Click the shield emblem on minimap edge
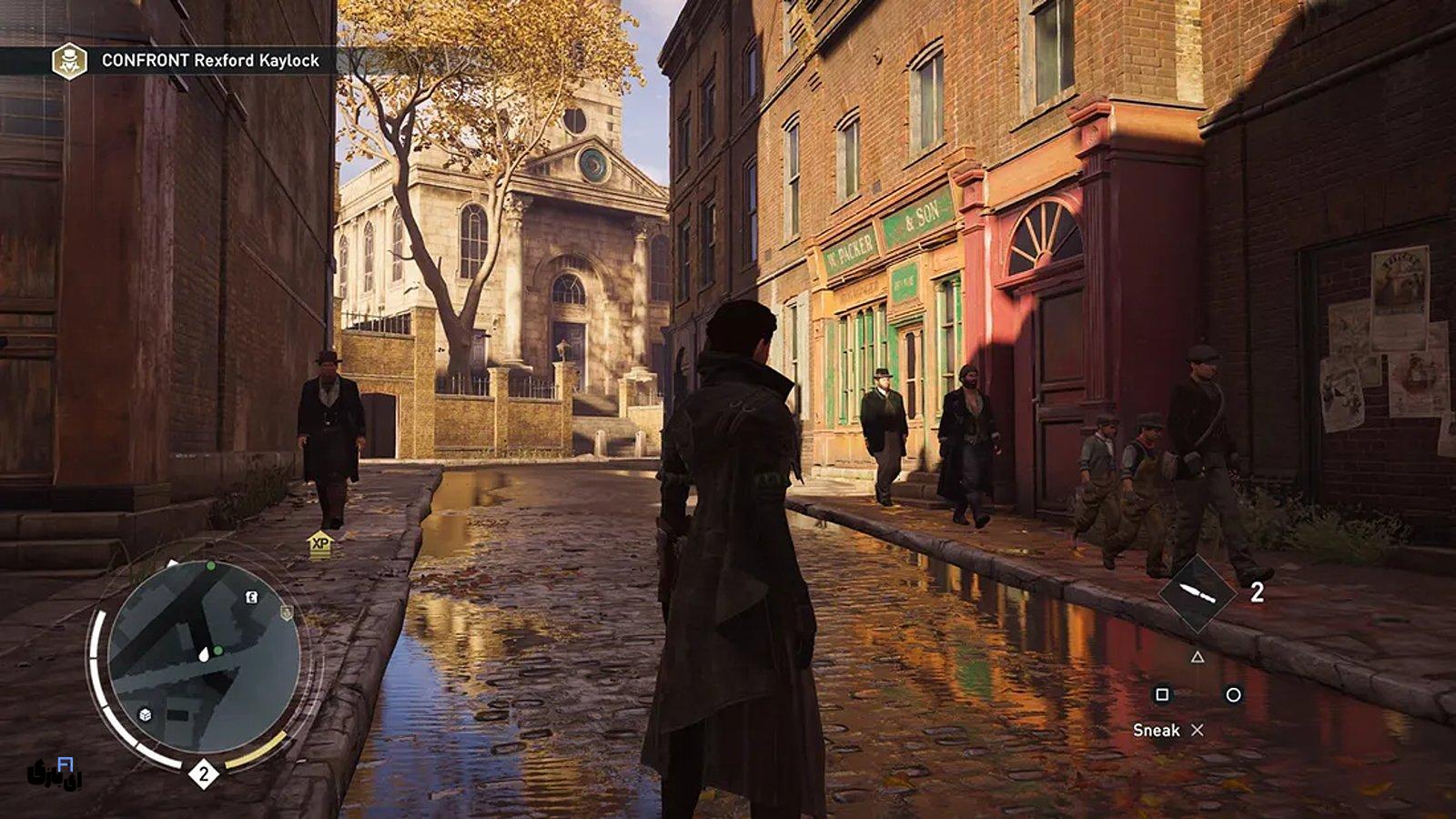The height and width of the screenshot is (819, 1456). click(287, 613)
